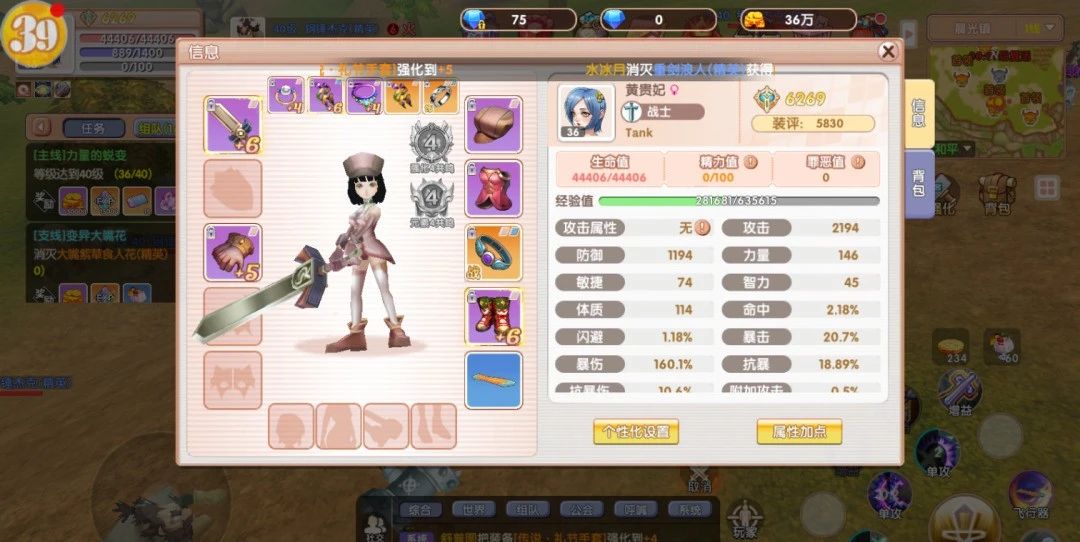The width and height of the screenshot is (1080, 542).
Task: Select the orange item on blue slot
Action: [x=493, y=380]
